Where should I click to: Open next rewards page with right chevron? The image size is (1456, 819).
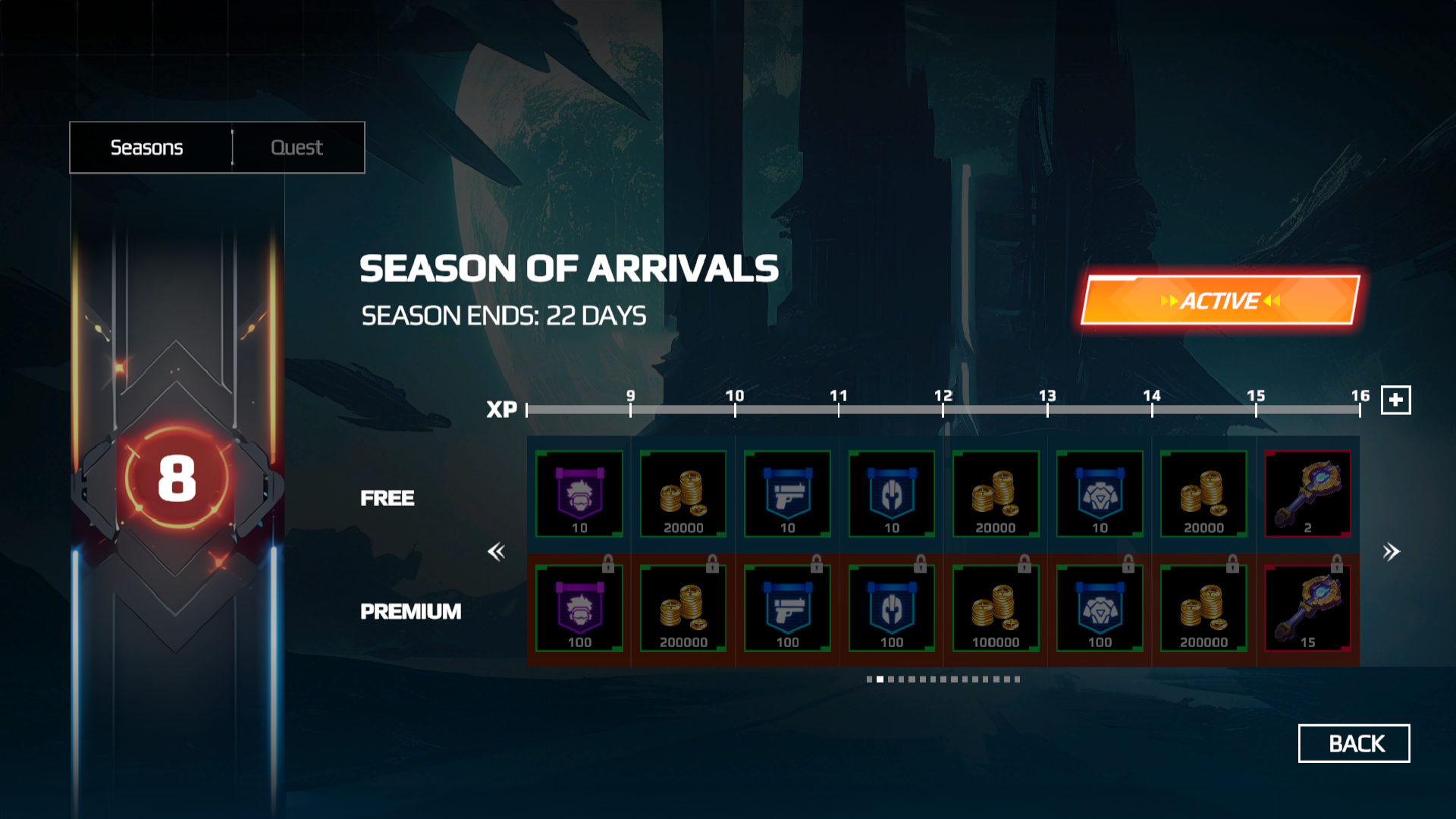[1391, 551]
